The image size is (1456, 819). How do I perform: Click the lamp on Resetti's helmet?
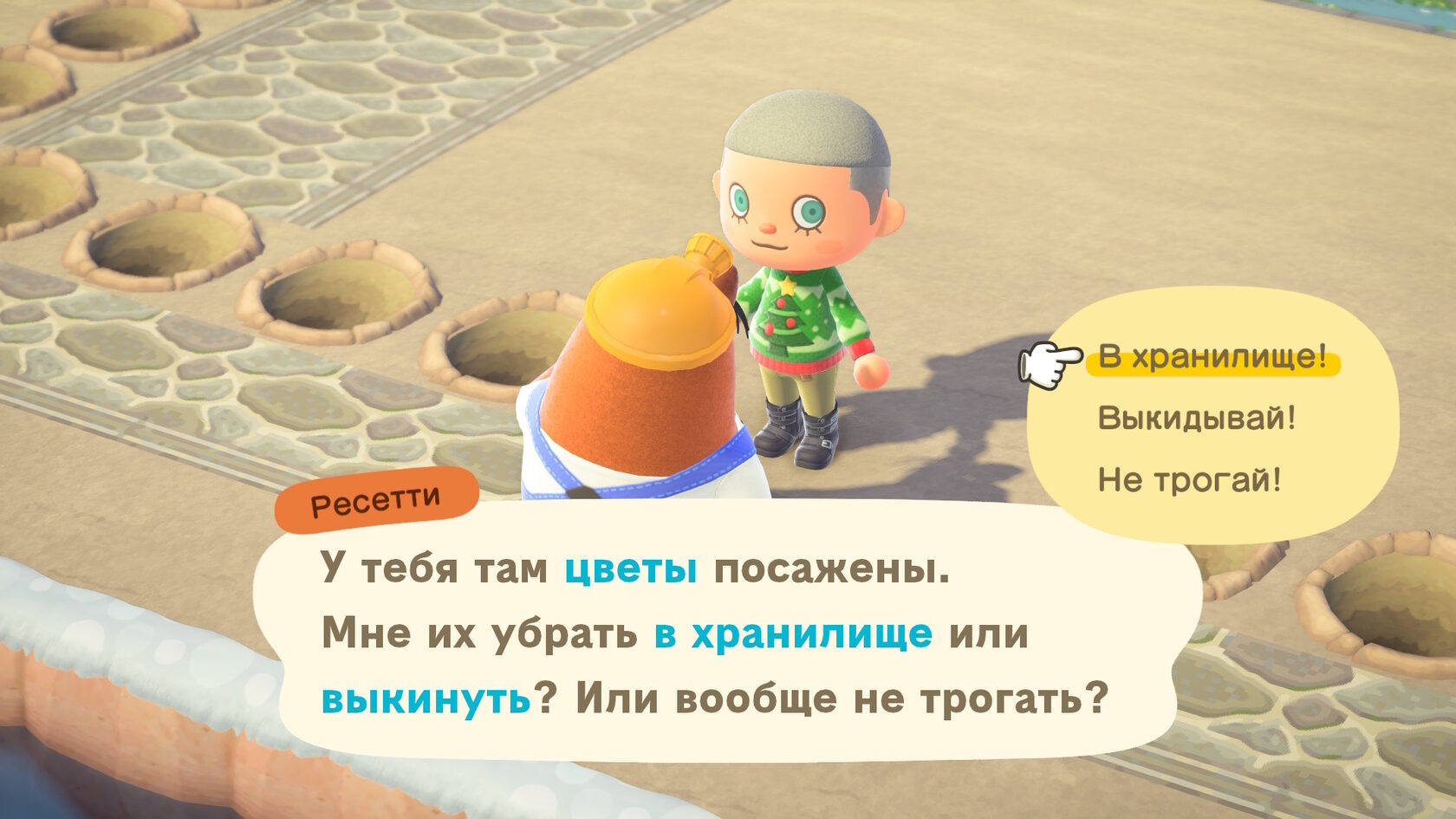click(x=707, y=251)
